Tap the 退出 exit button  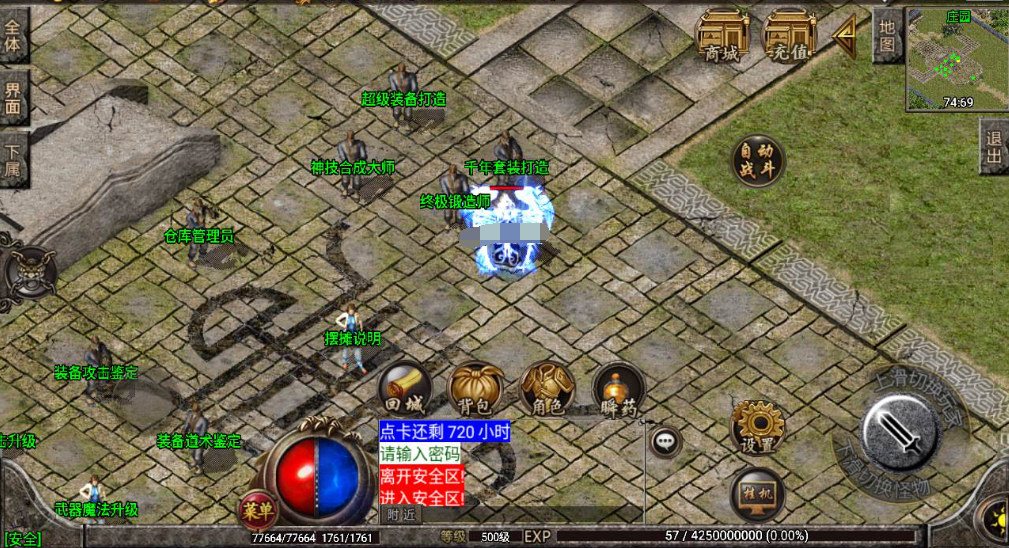point(993,147)
